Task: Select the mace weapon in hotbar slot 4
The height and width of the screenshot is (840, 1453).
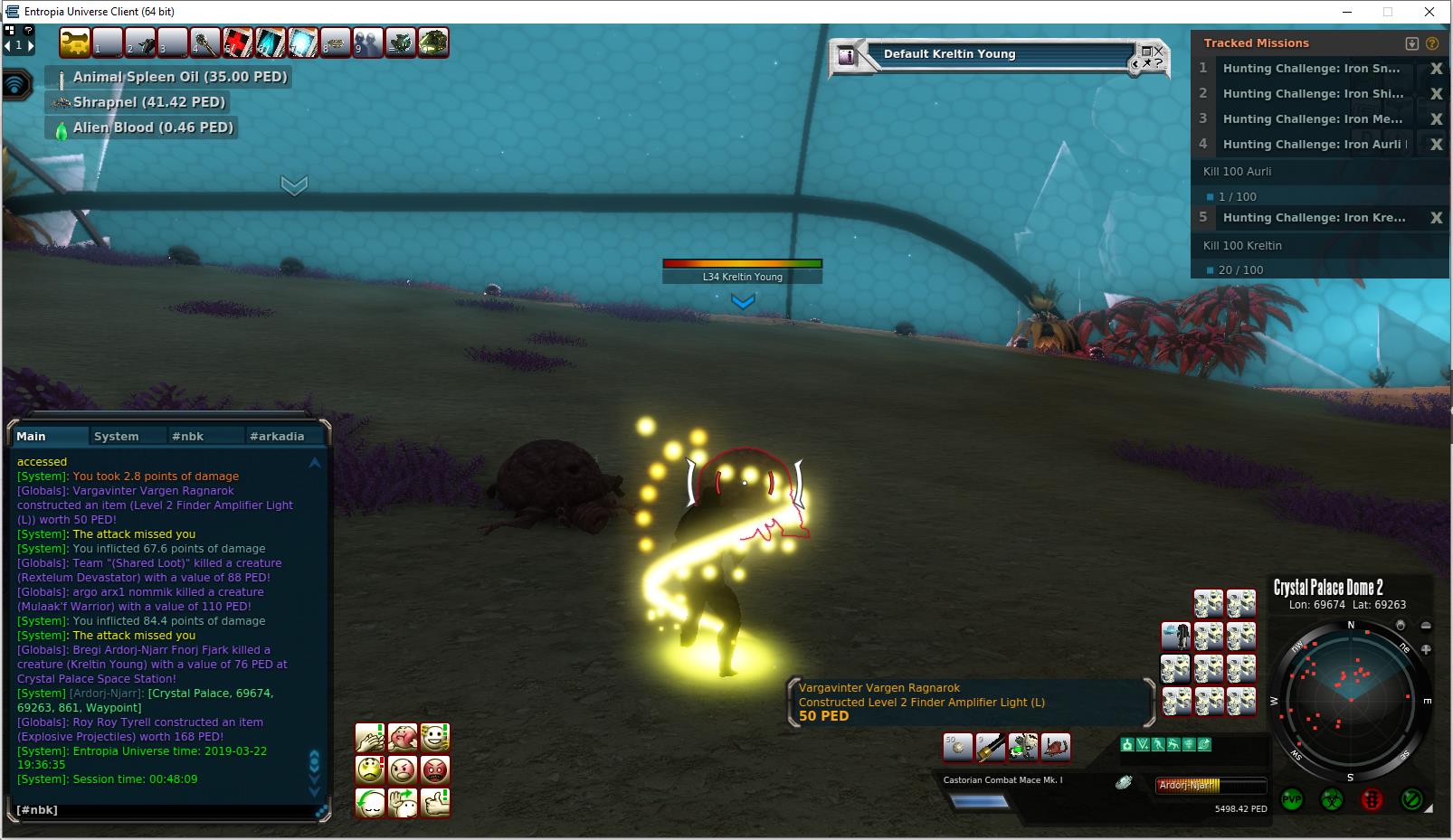Action: [x=205, y=42]
